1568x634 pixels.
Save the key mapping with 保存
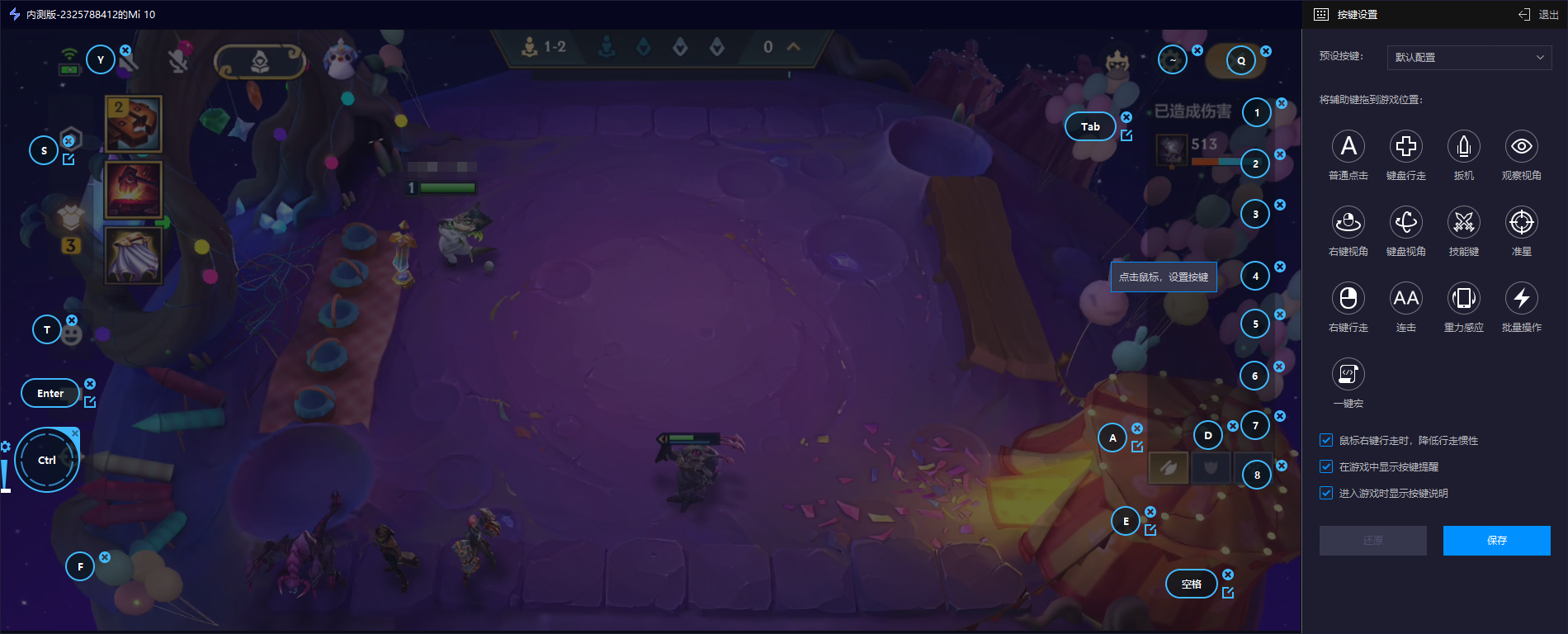[1496, 541]
